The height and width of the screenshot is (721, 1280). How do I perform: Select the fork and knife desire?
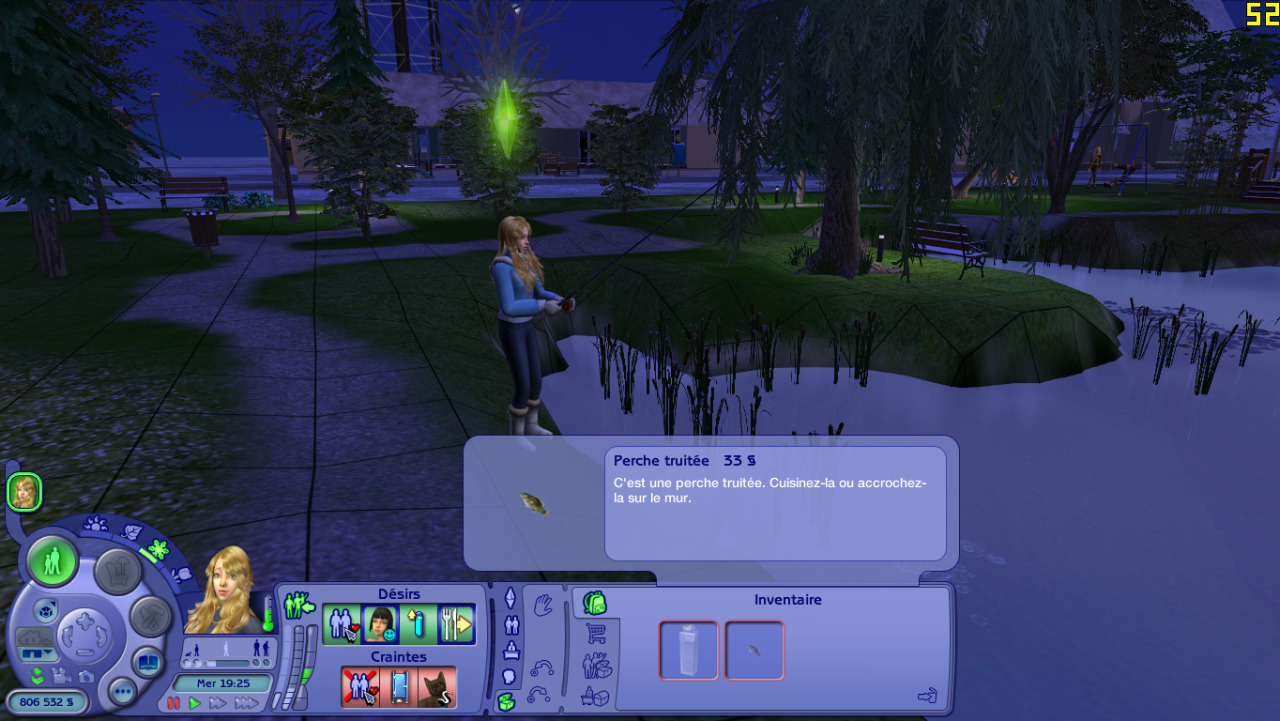(457, 625)
